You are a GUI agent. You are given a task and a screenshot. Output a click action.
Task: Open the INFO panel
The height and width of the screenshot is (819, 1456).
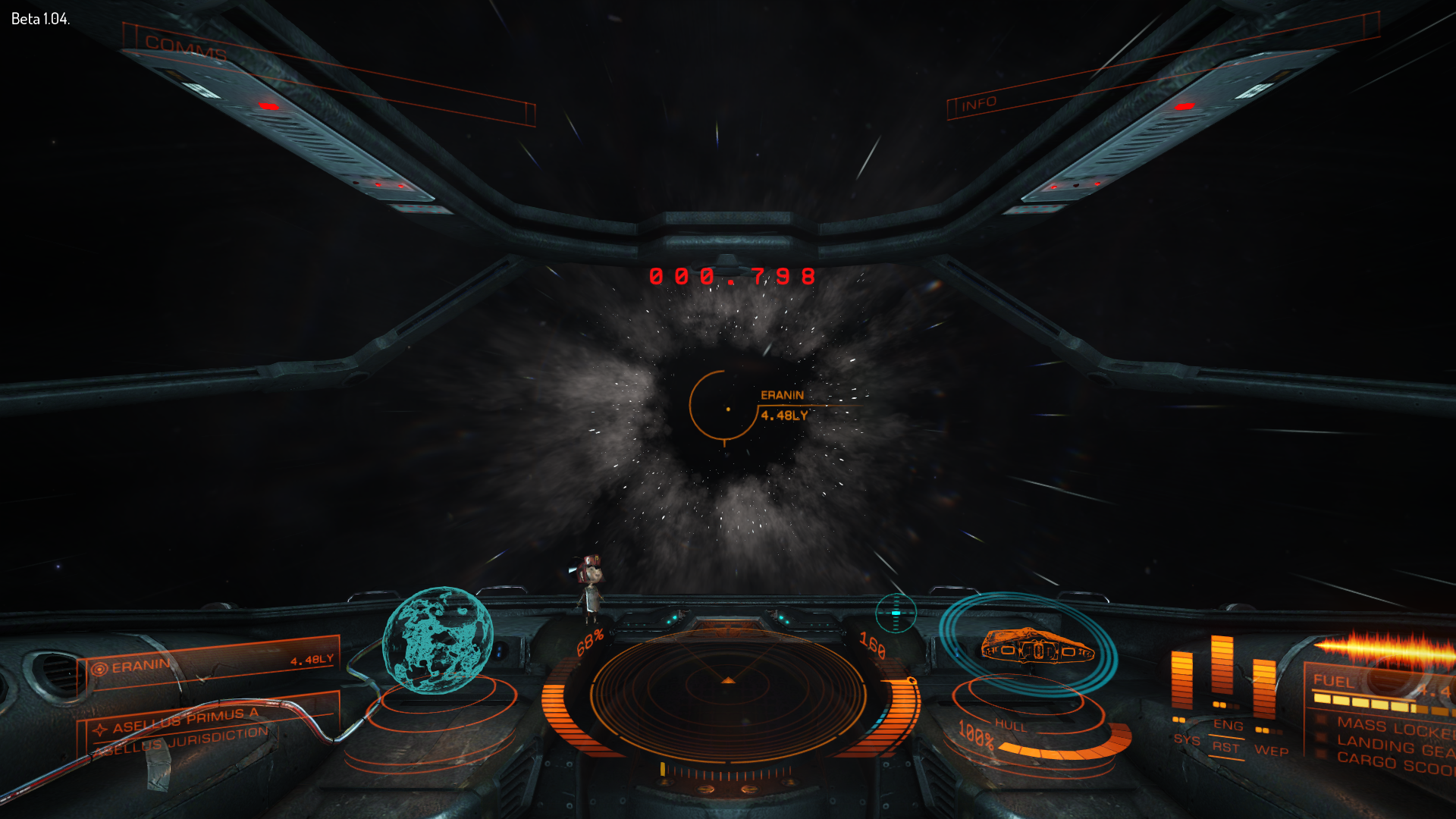979,104
